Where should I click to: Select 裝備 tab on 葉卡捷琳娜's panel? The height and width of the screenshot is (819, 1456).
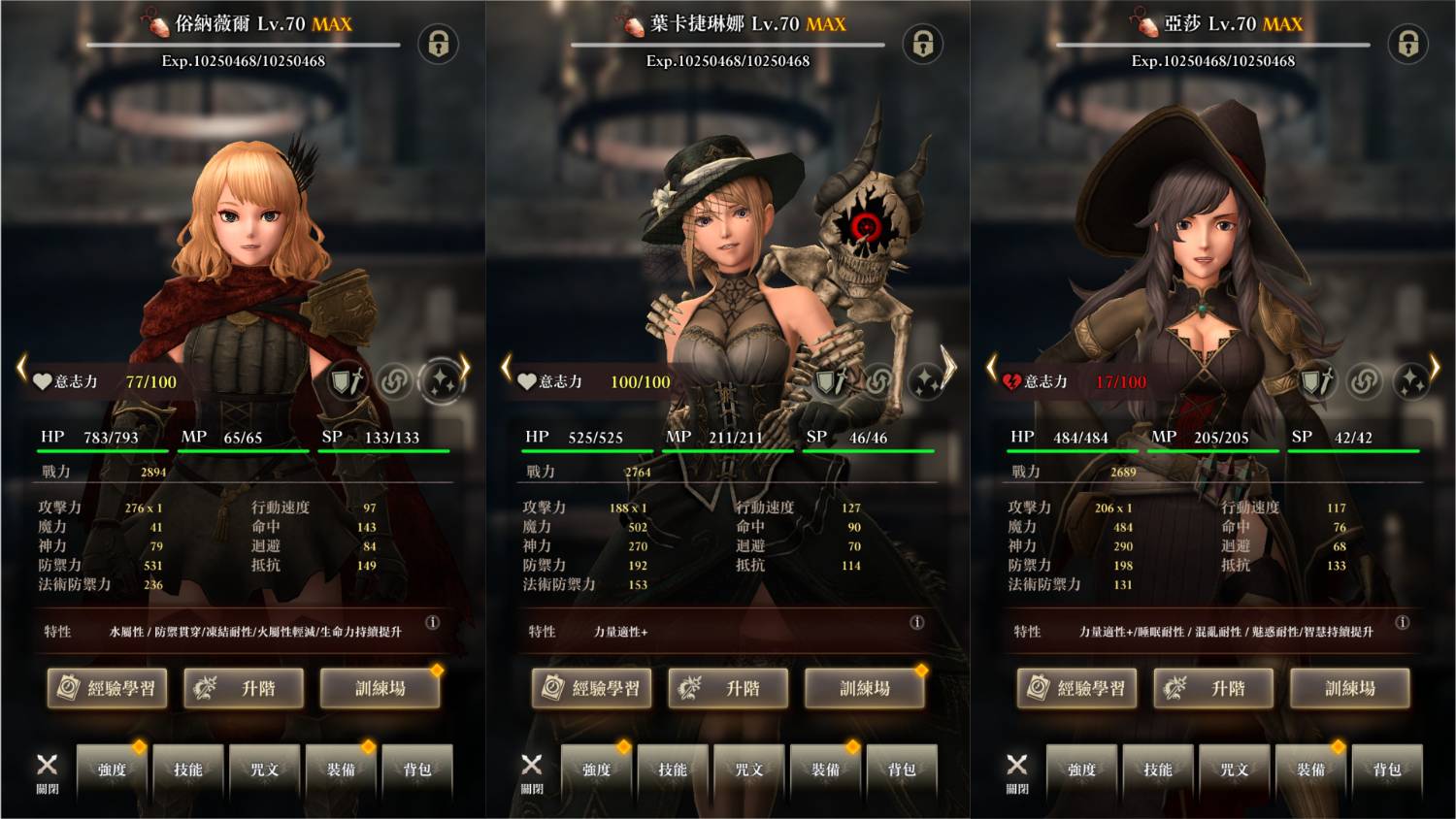[x=825, y=770]
